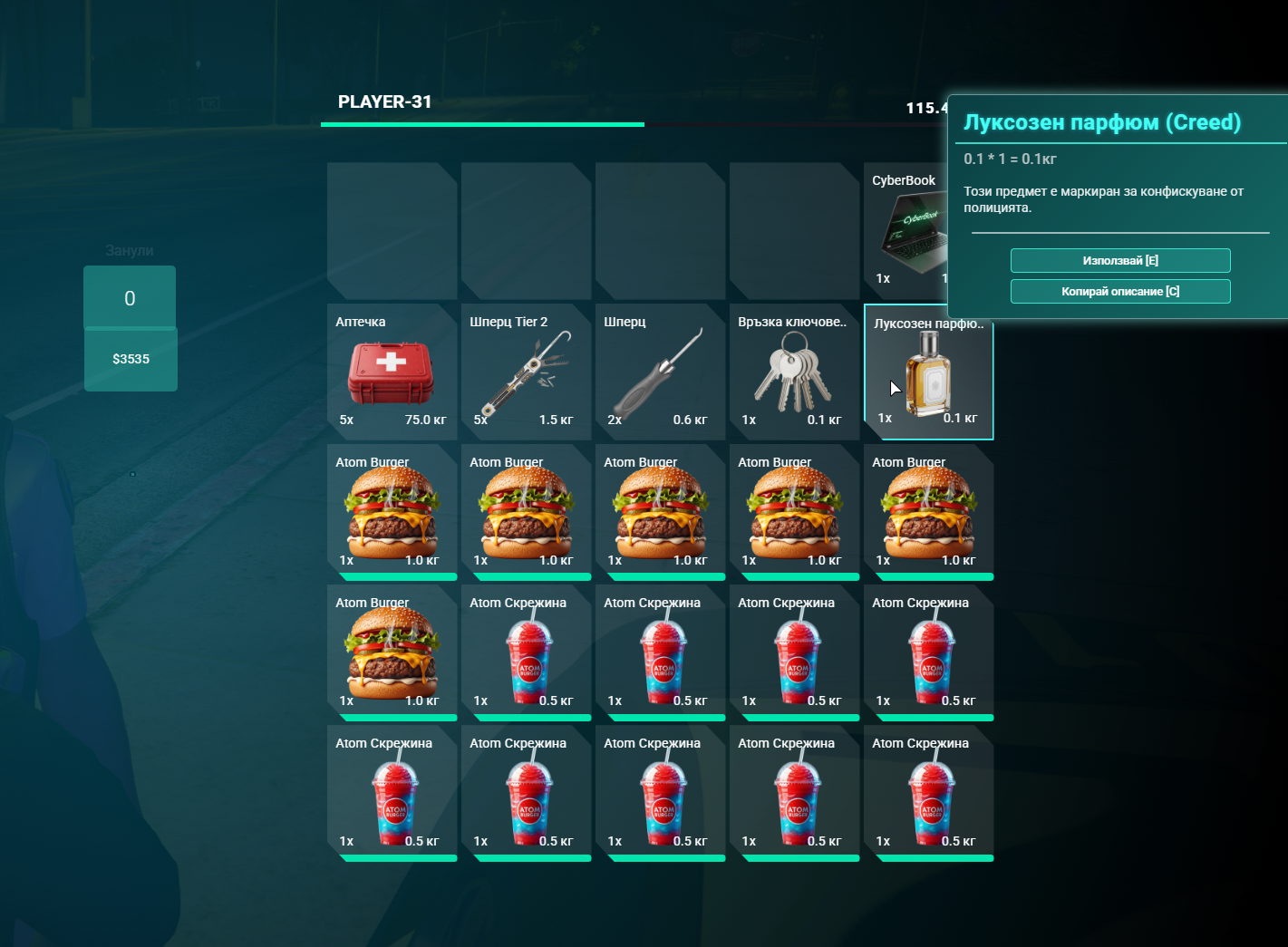This screenshot has height=947, width=1288.
Task: Click the Копирай описание button
Action: pyautogui.click(x=1120, y=292)
